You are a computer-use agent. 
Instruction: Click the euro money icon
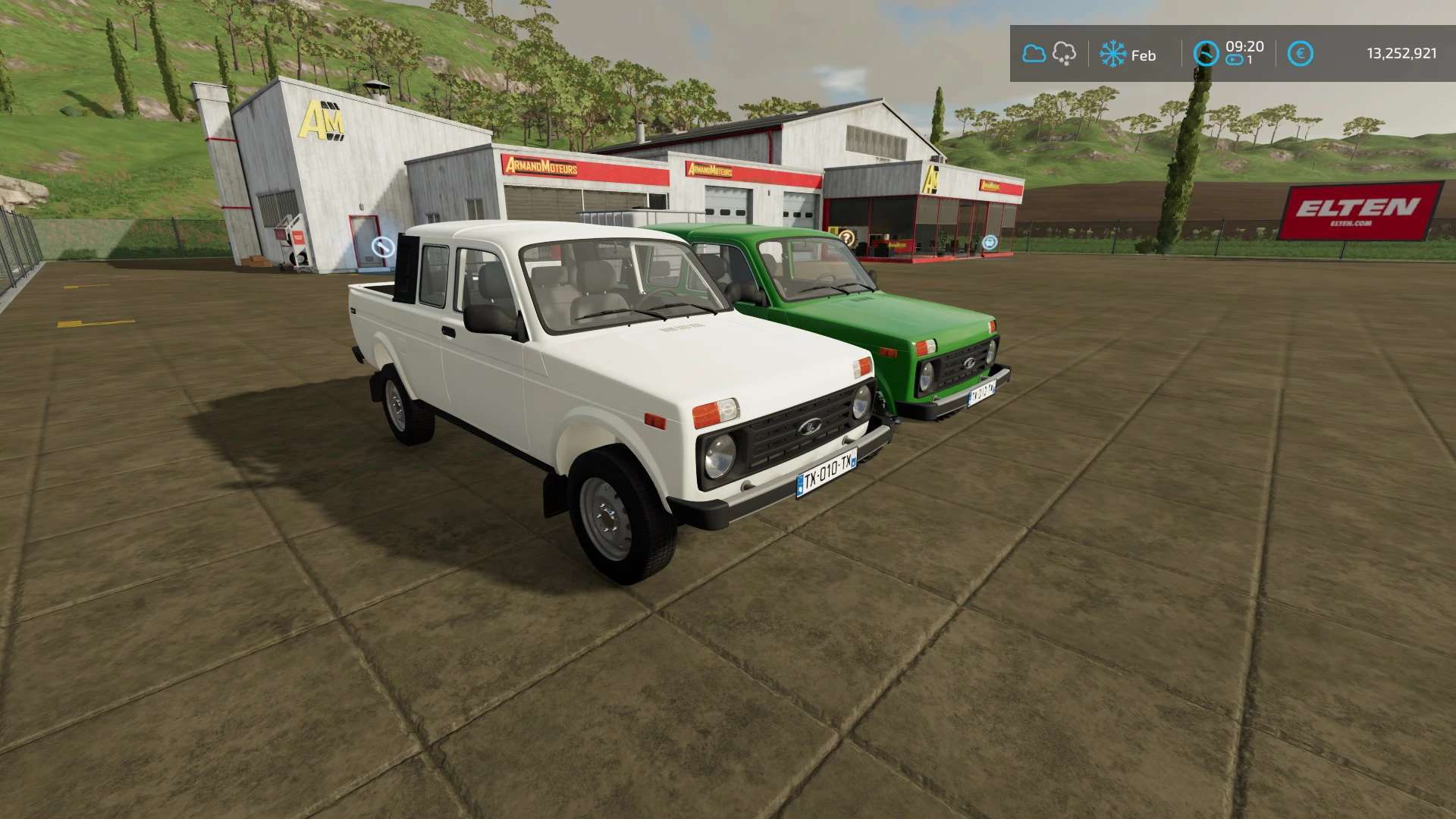(1301, 54)
